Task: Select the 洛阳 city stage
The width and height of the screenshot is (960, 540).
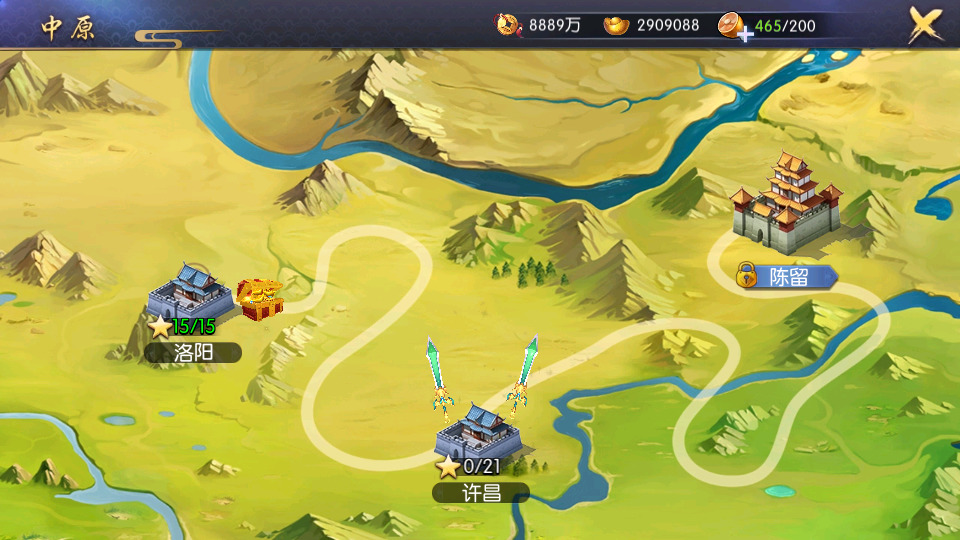Action: tap(190, 292)
